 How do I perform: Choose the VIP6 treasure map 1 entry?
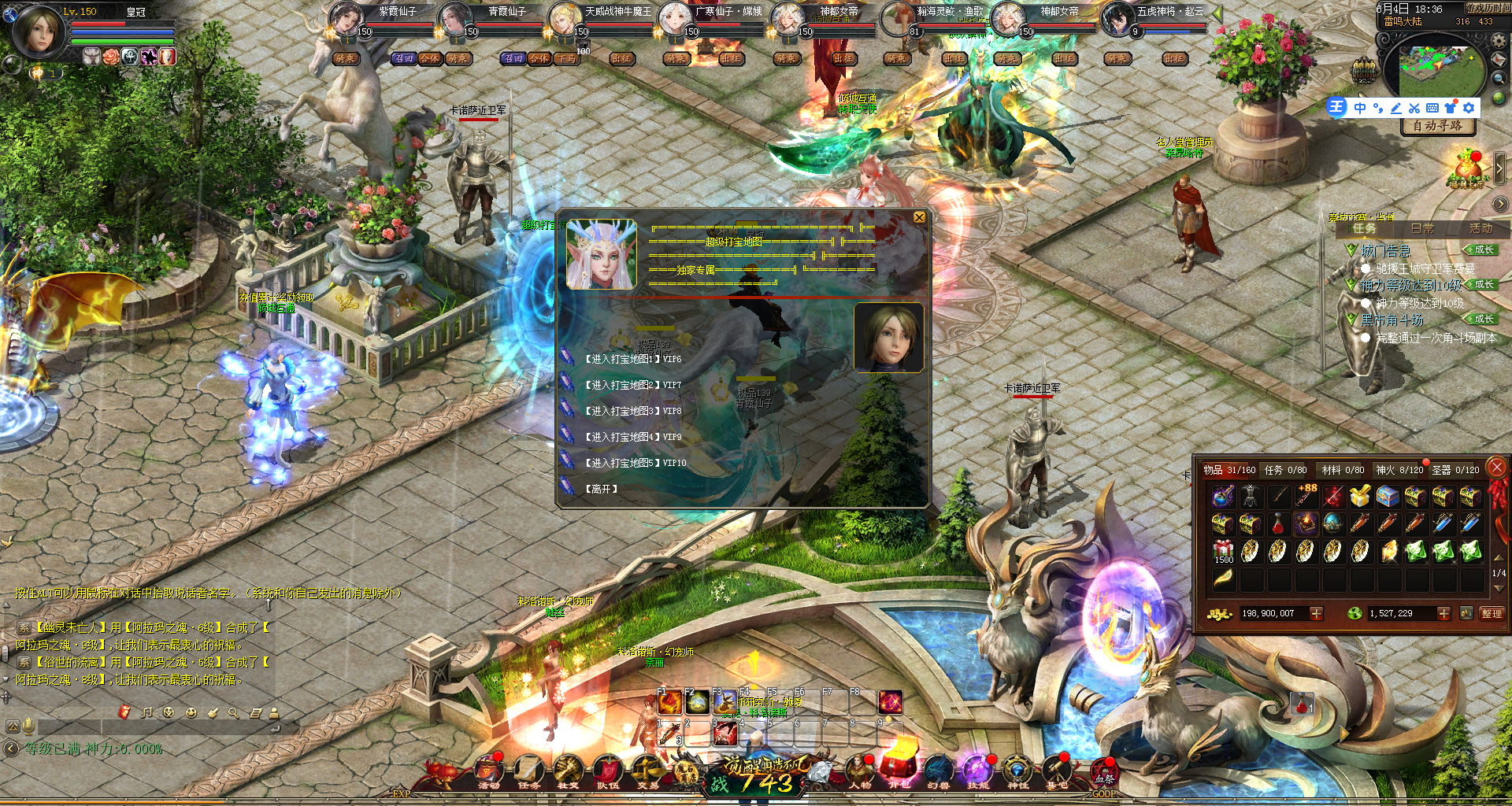(632, 359)
